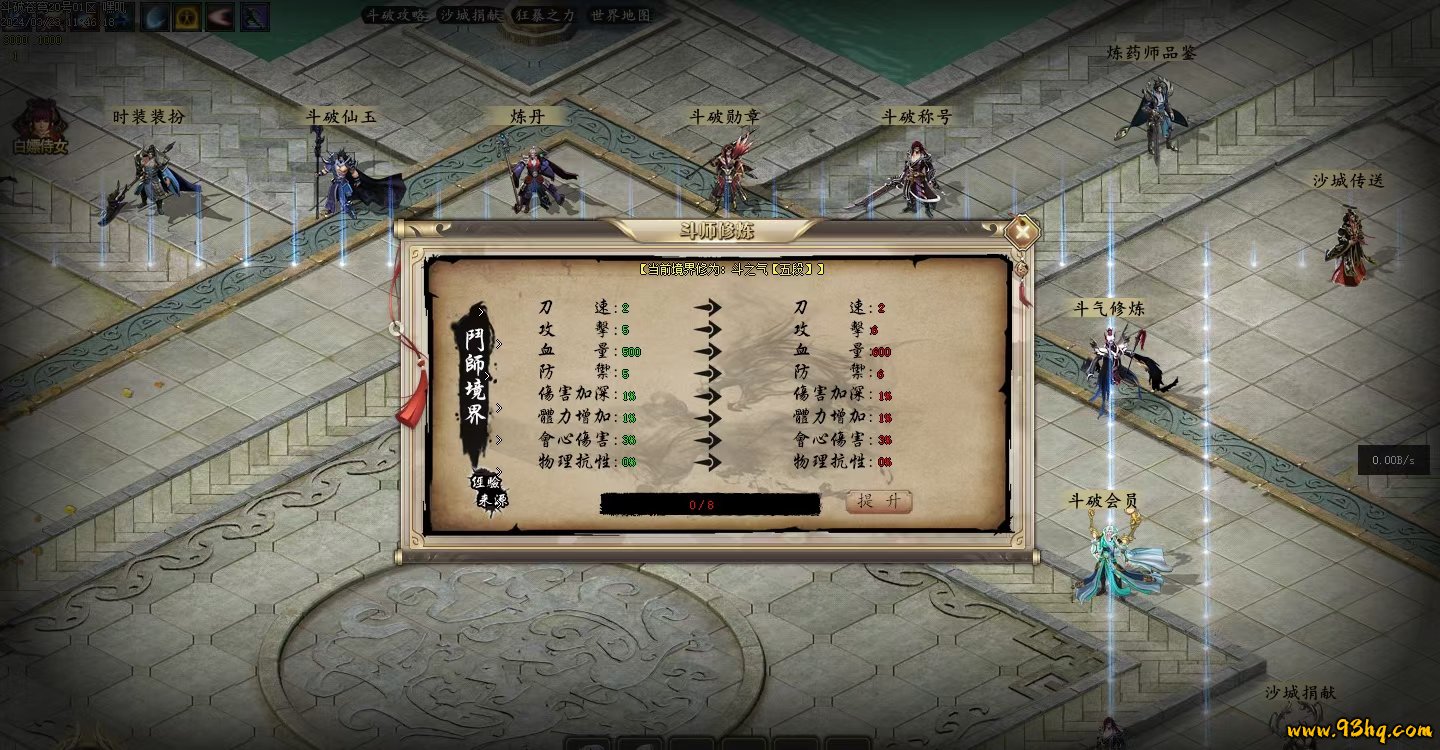Open the 经验来源 experience source link

pos(489,490)
